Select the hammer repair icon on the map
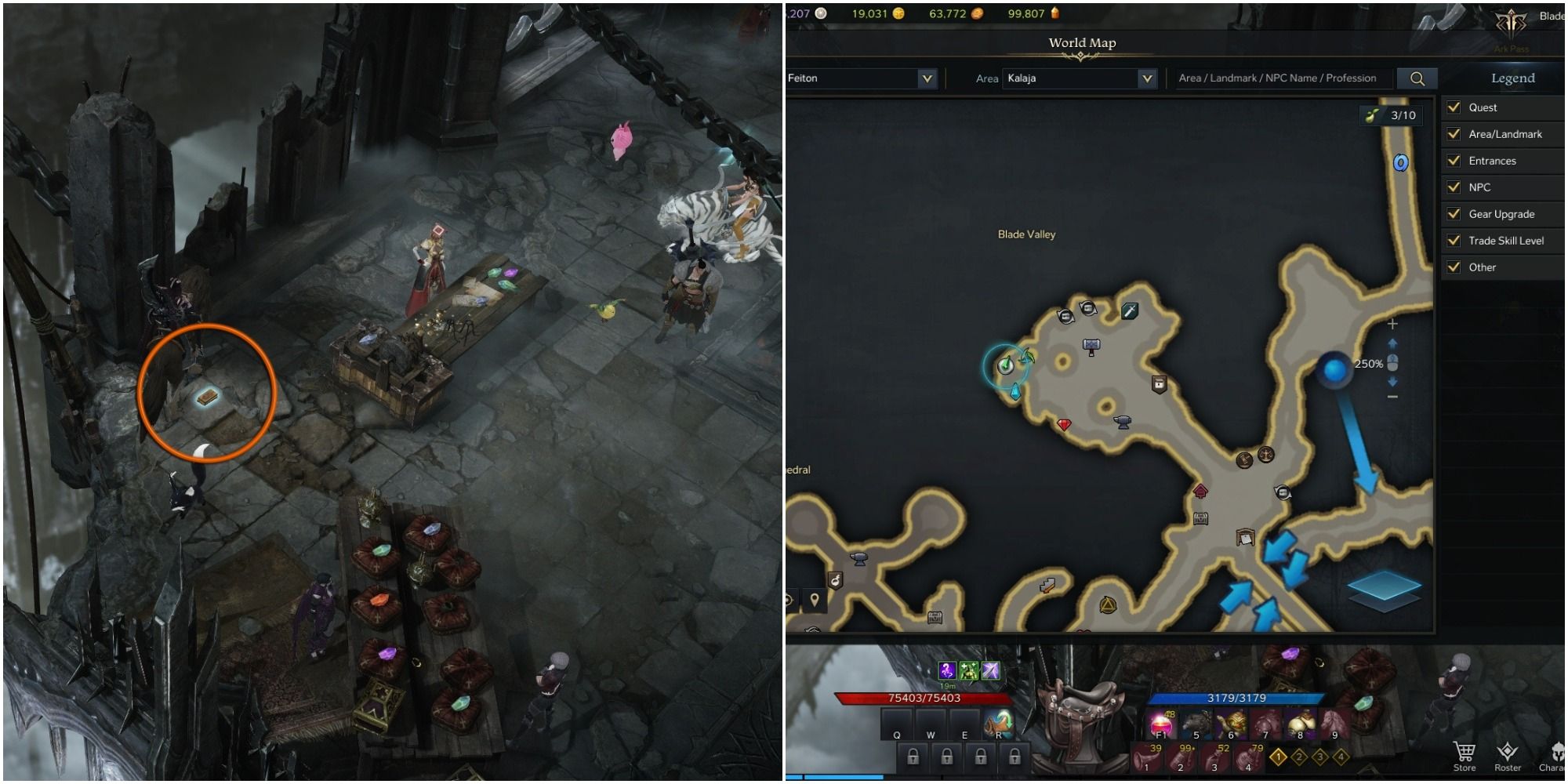This screenshot has height=784, width=1568. pyautogui.click(x=1090, y=347)
